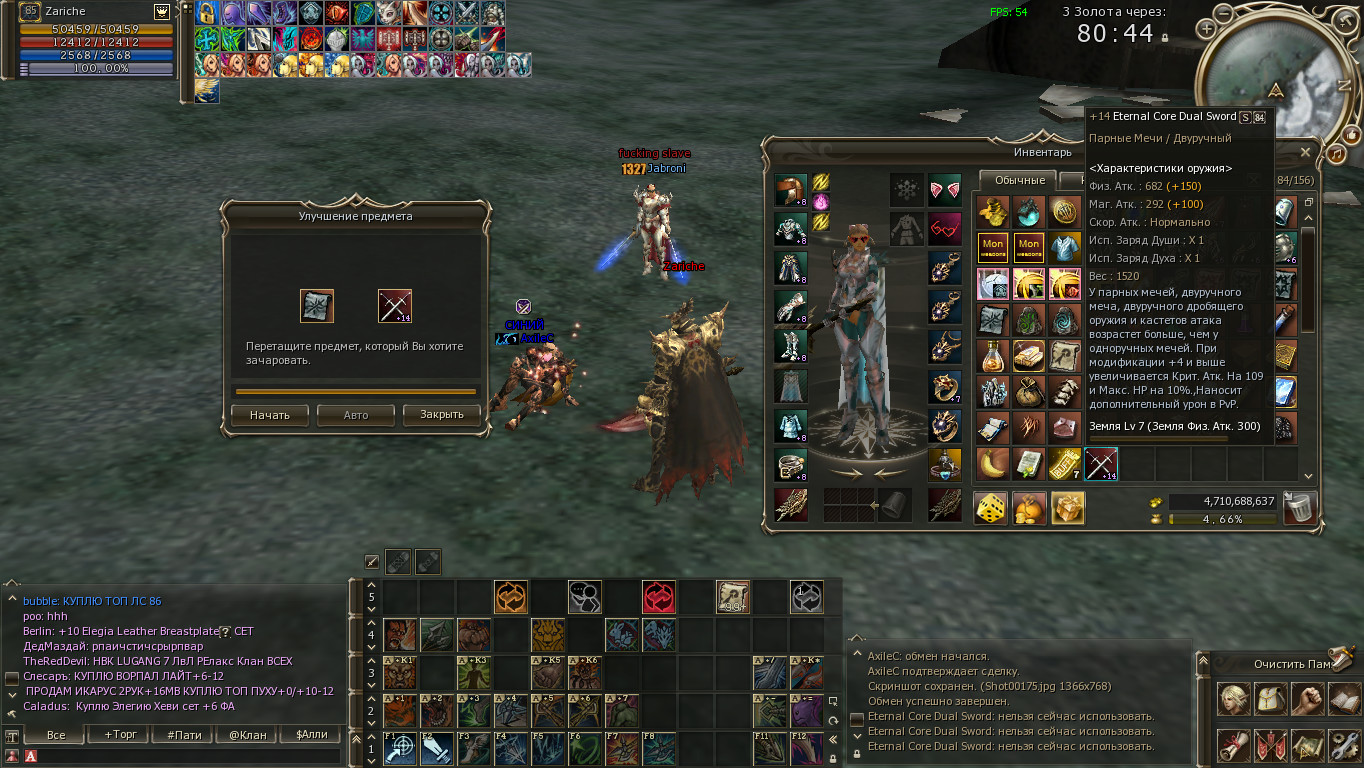Click the yellow dice icon below the inventory
This screenshot has width=1364, height=768.
pos(991,508)
